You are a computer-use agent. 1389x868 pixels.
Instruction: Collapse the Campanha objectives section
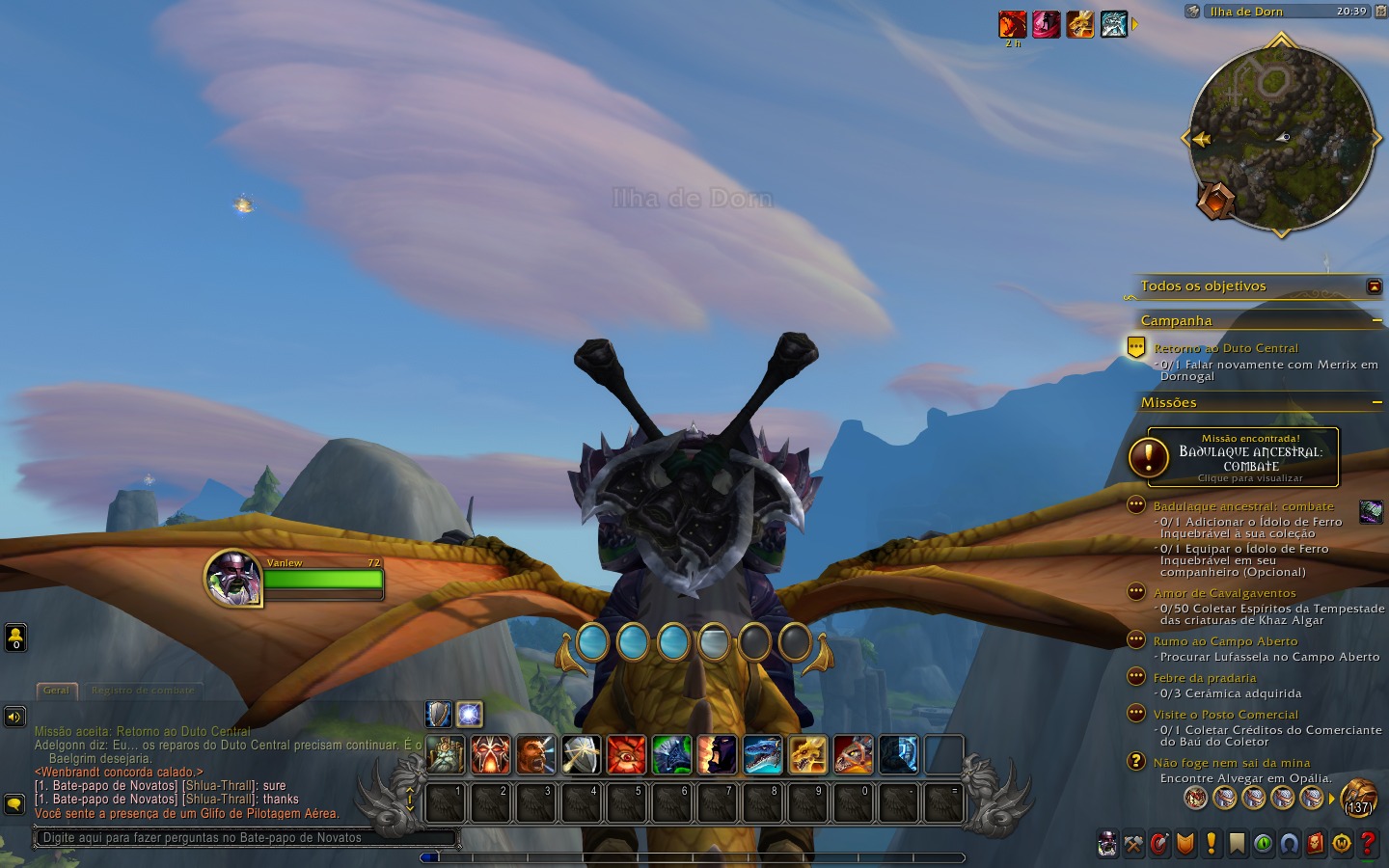(x=1376, y=320)
